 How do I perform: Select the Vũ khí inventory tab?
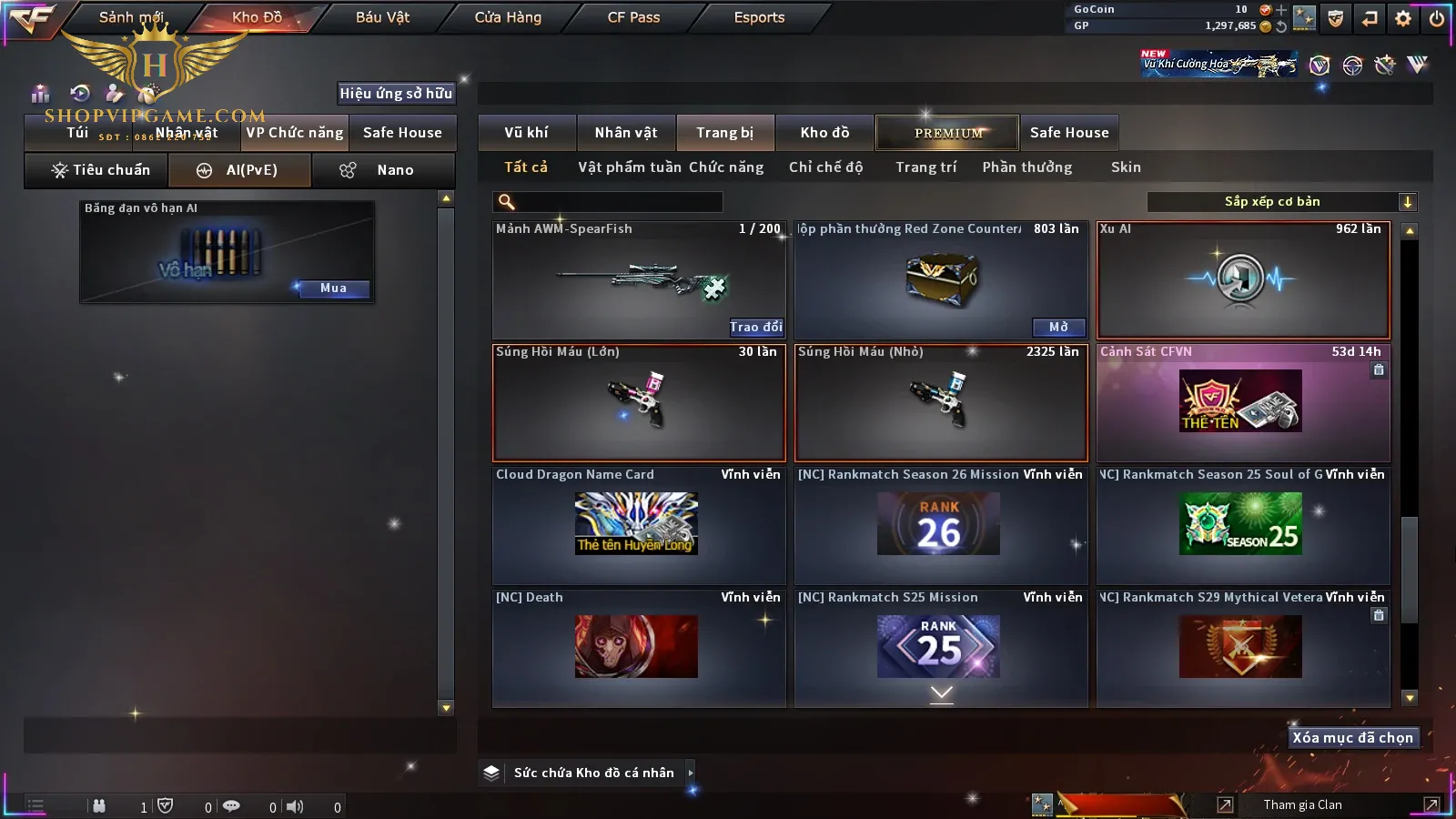pyautogui.click(x=526, y=133)
